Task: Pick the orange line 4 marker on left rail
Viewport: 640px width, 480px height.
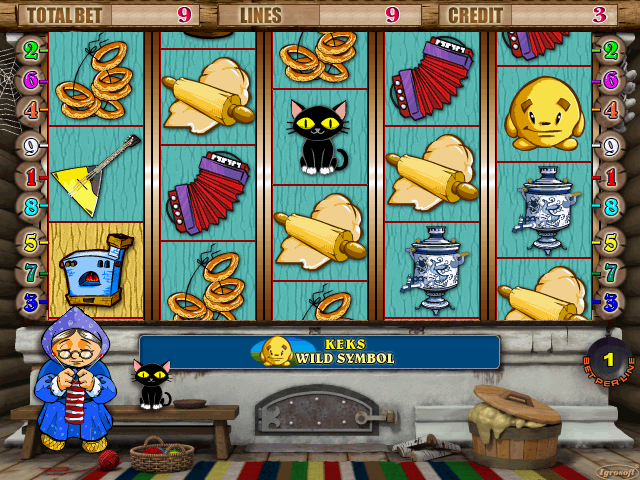Action: tap(31, 109)
